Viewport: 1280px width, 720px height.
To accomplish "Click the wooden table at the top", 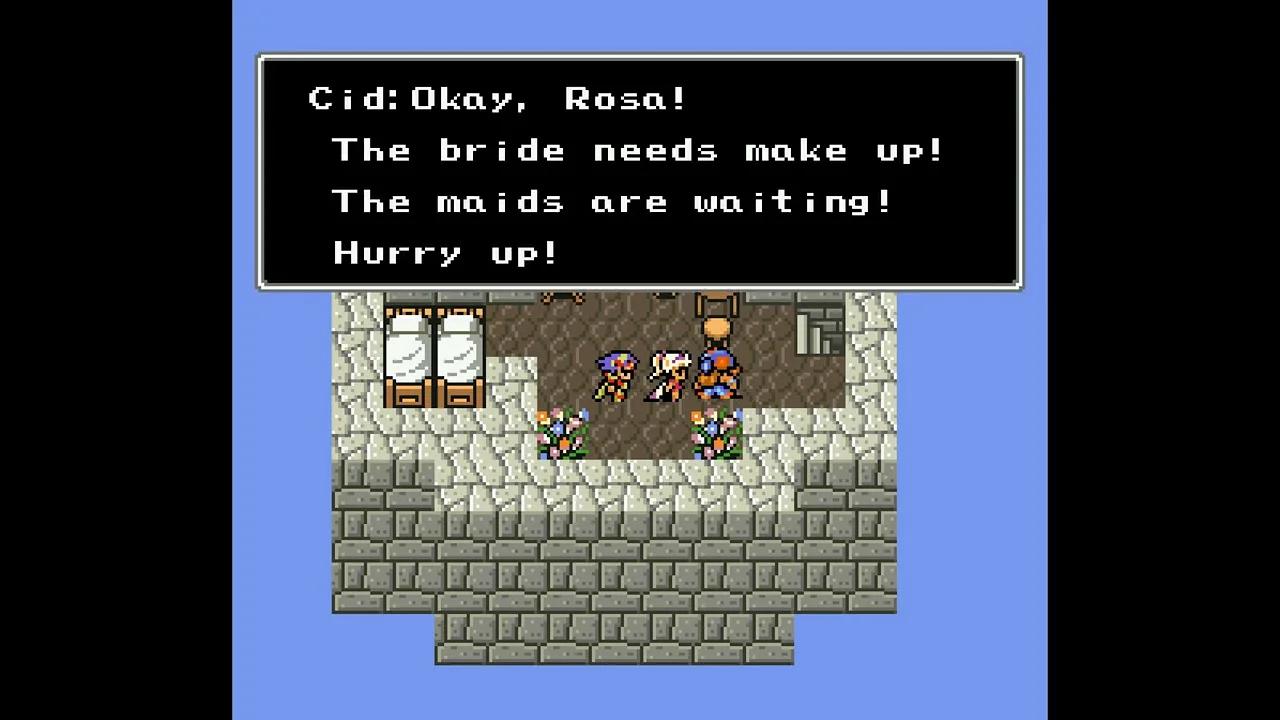I will (x=565, y=295).
